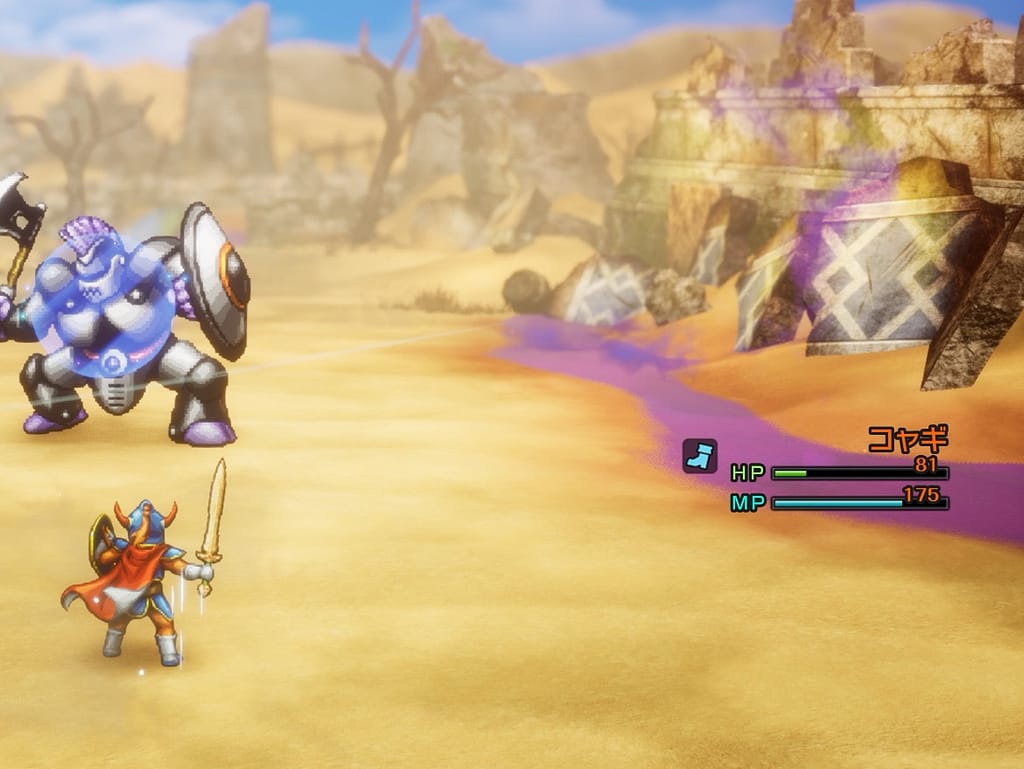1024x769 pixels.
Task: Click the blue boot status icon
Action: pyautogui.click(x=699, y=456)
